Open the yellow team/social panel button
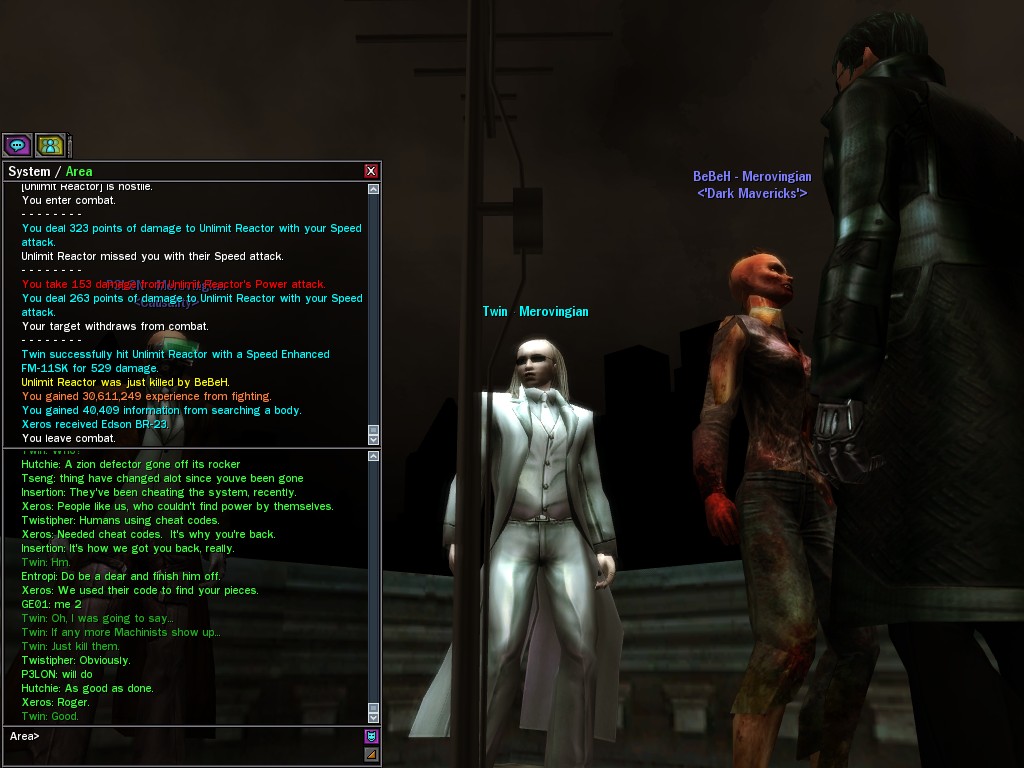1024x768 pixels. coord(50,145)
